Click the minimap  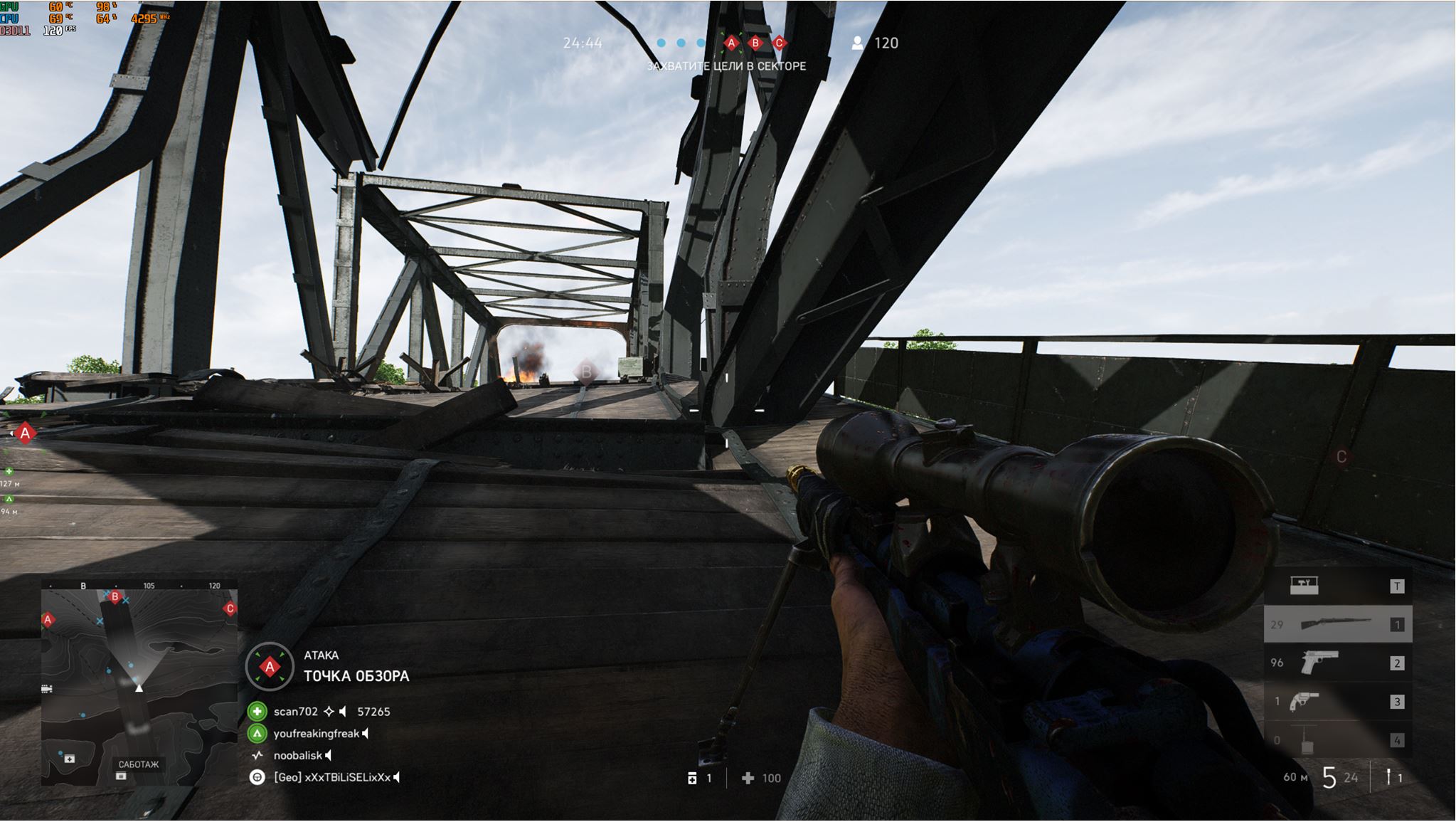point(139,687)
